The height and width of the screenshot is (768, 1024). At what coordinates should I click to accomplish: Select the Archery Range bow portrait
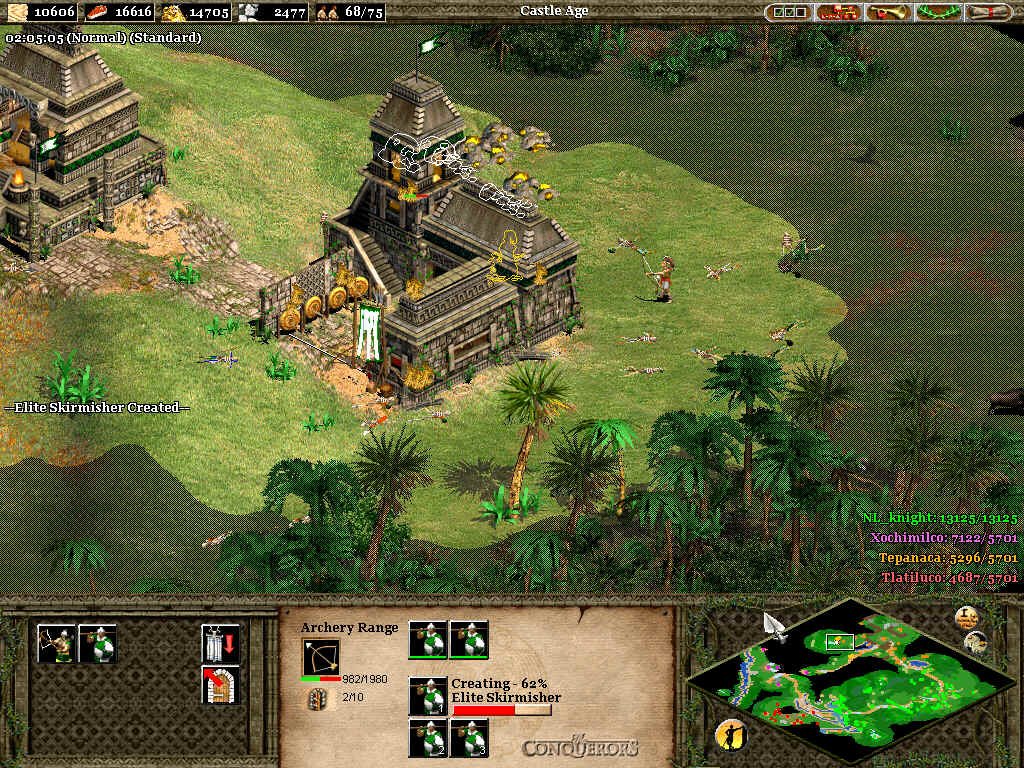tap(321, 657)
